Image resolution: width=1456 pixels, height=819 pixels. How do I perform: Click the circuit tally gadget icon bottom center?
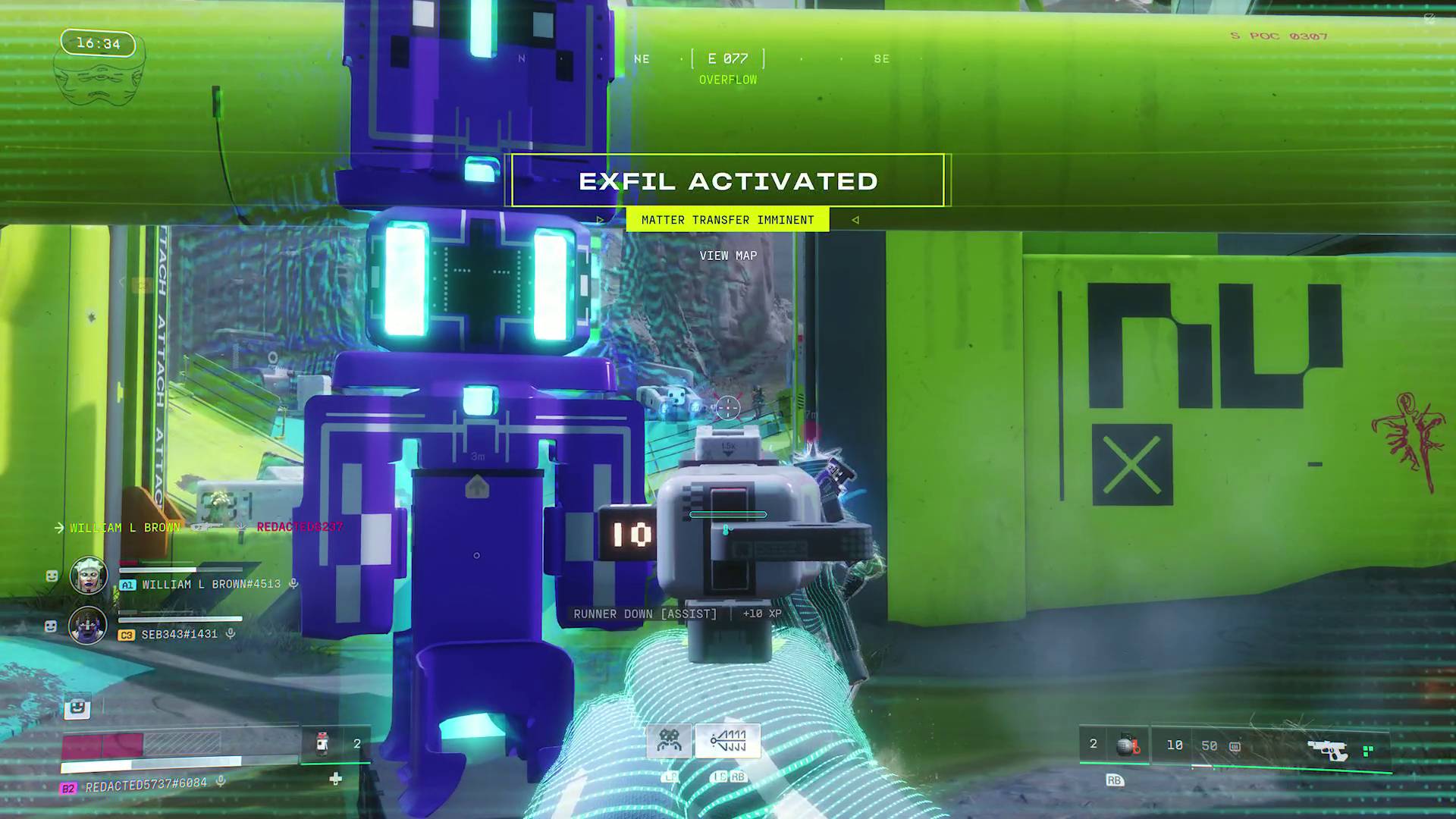click(x=727, y=740)
